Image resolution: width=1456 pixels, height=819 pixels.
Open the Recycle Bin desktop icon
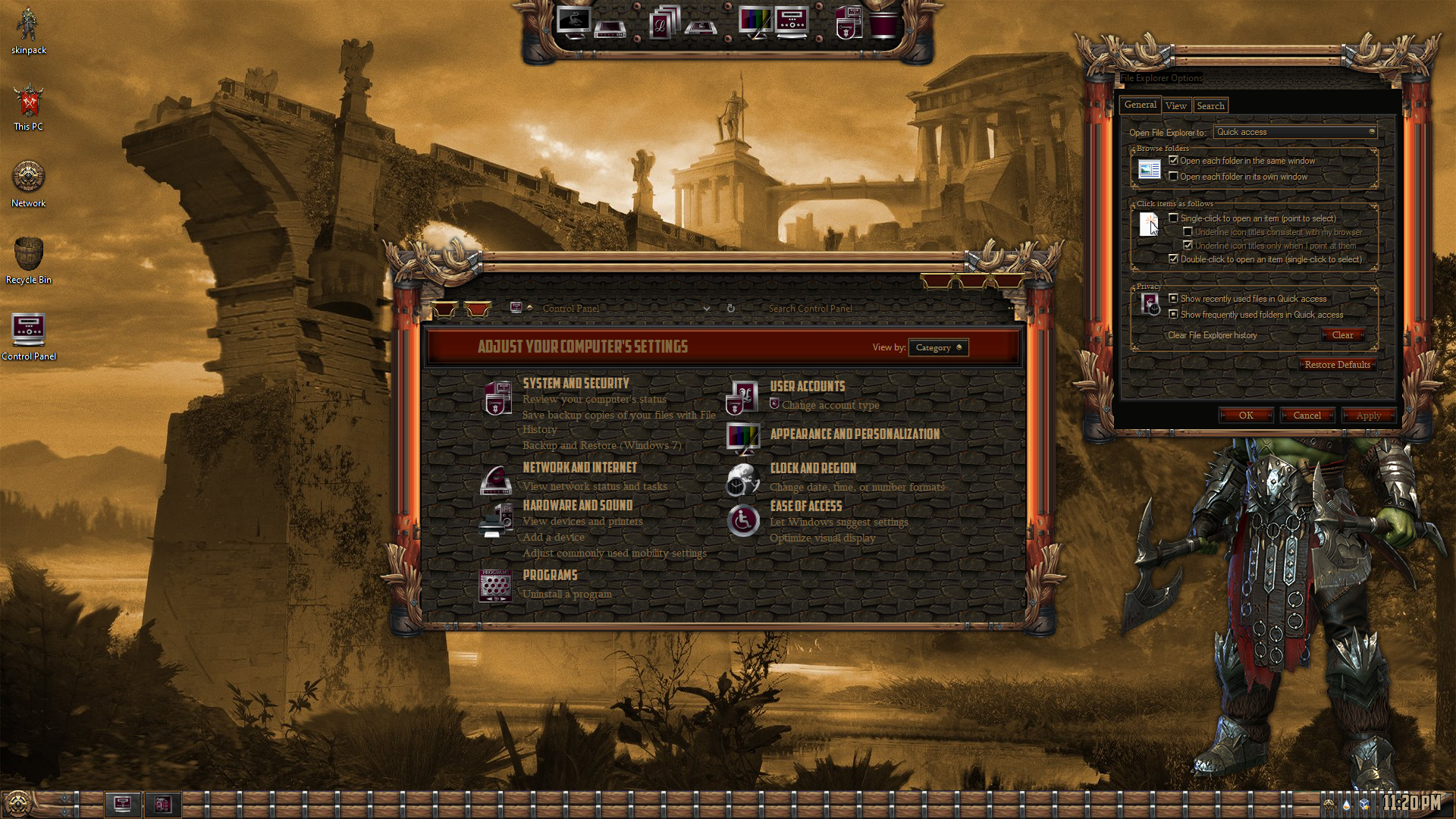[29, 258]
